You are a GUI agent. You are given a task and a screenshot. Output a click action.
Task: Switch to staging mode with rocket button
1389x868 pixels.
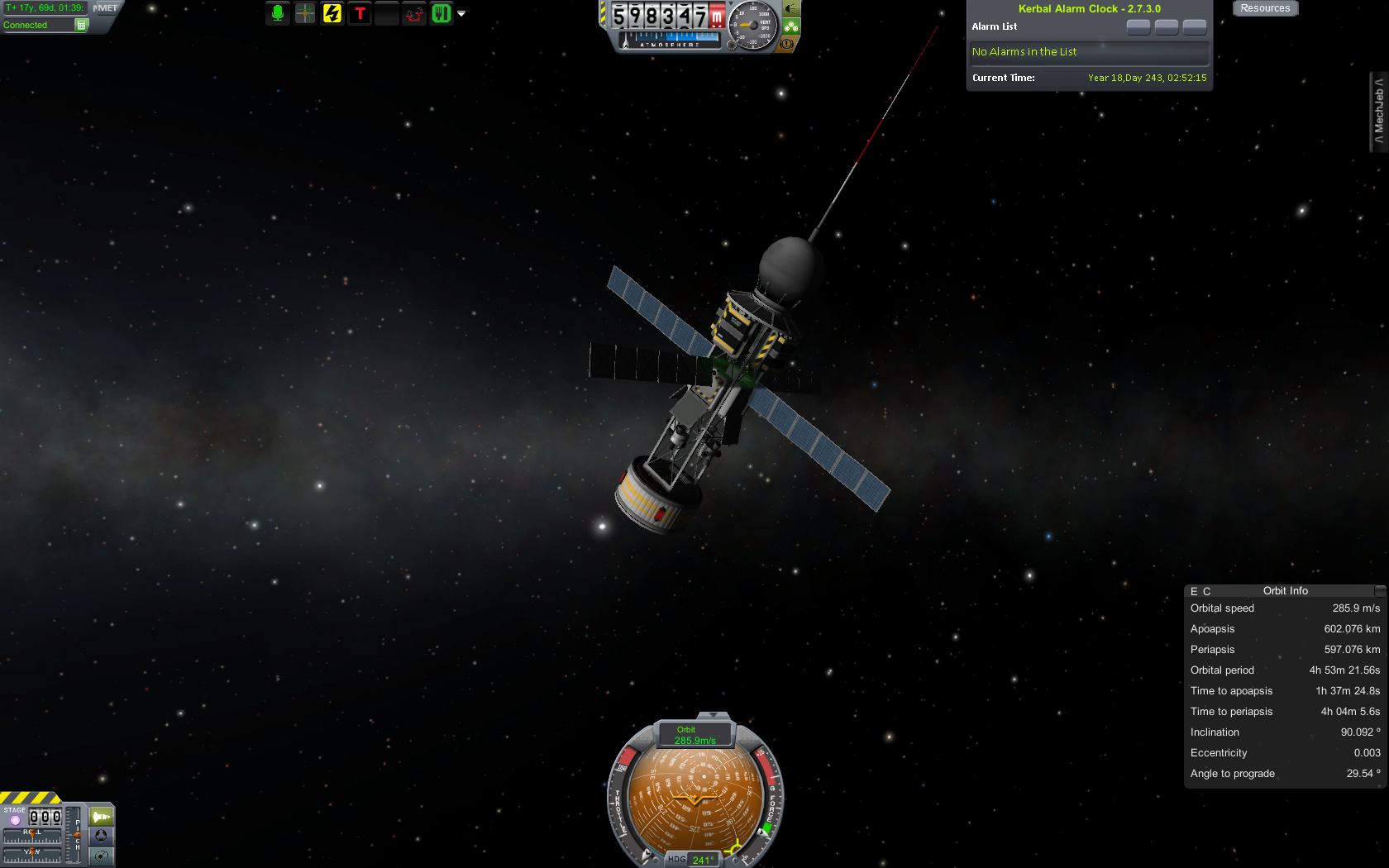click(x=101, y=817)
